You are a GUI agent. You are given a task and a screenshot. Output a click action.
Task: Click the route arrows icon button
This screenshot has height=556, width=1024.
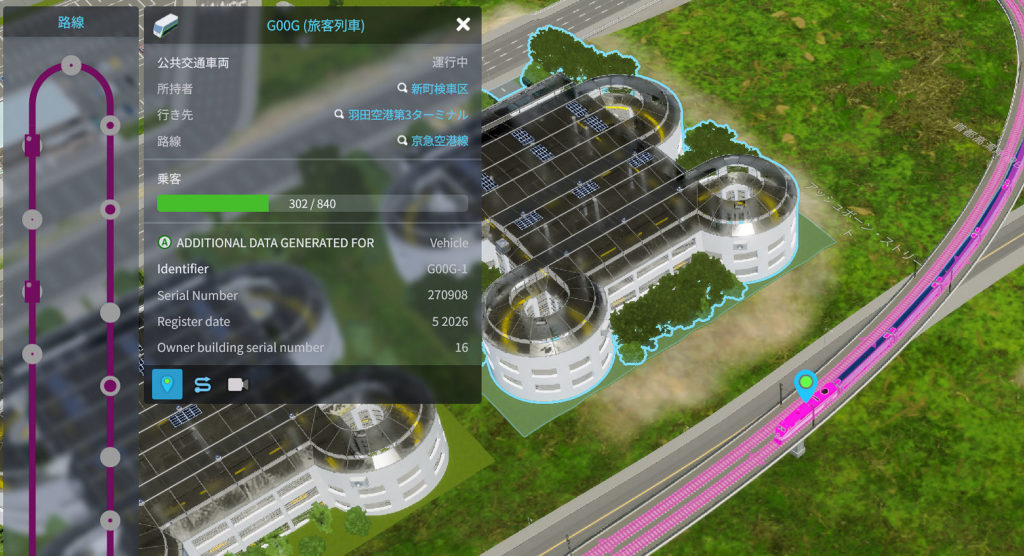pyautogui.click(x=202, y=384)
